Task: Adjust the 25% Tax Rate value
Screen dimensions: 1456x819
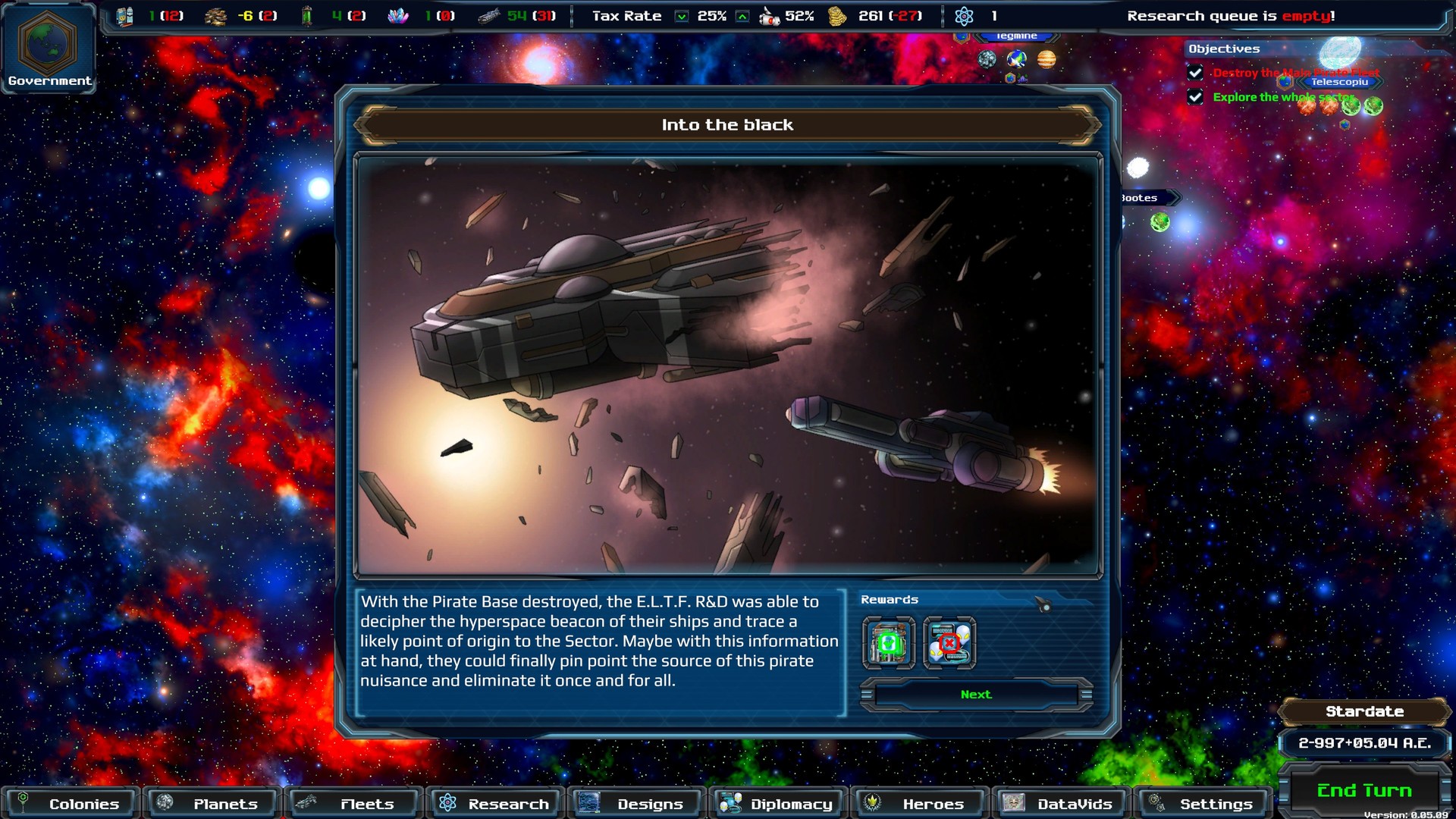Action: 711,15
